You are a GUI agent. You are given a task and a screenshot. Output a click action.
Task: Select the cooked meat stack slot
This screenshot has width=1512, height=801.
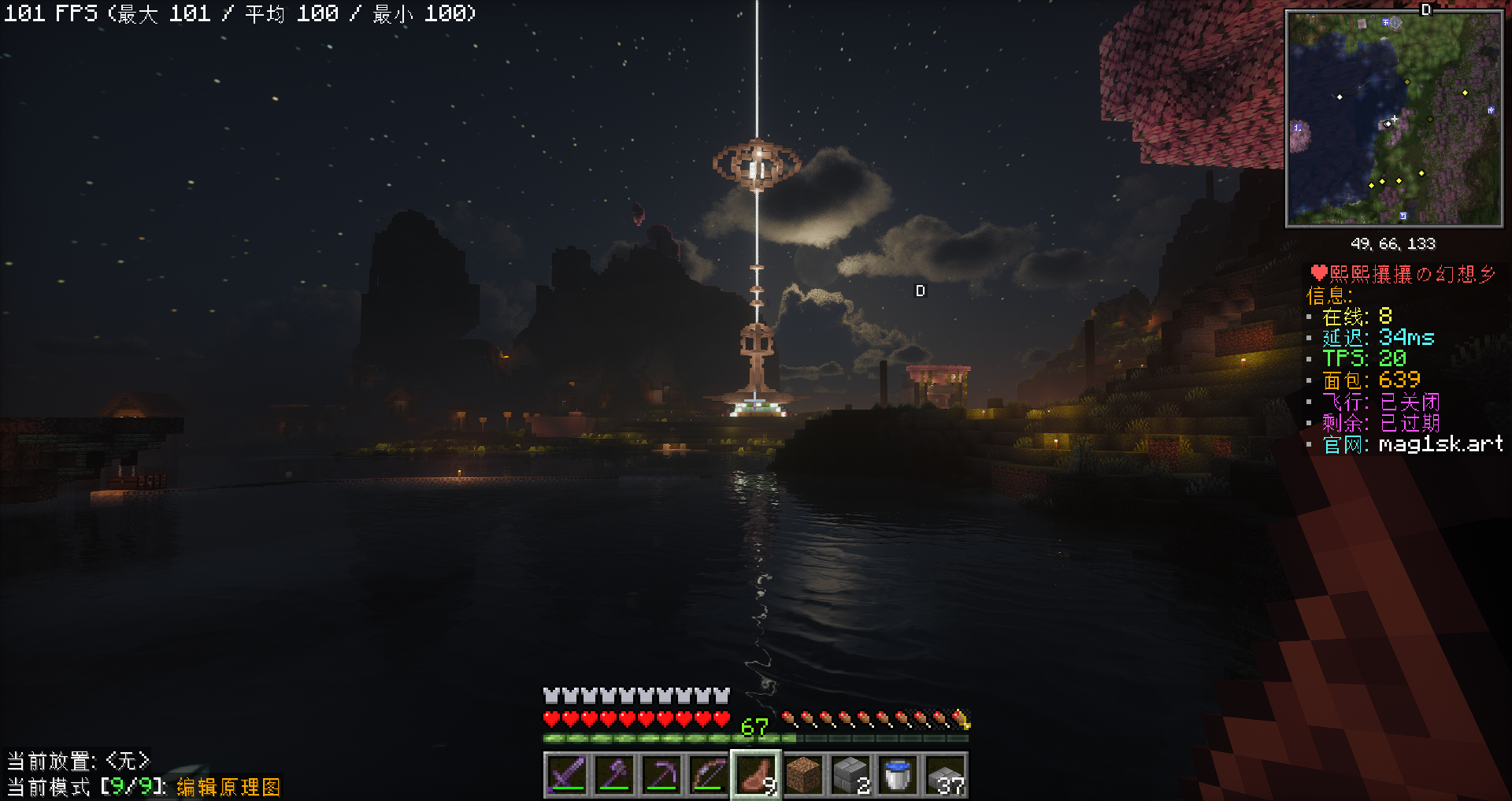(x=756, y=775)
